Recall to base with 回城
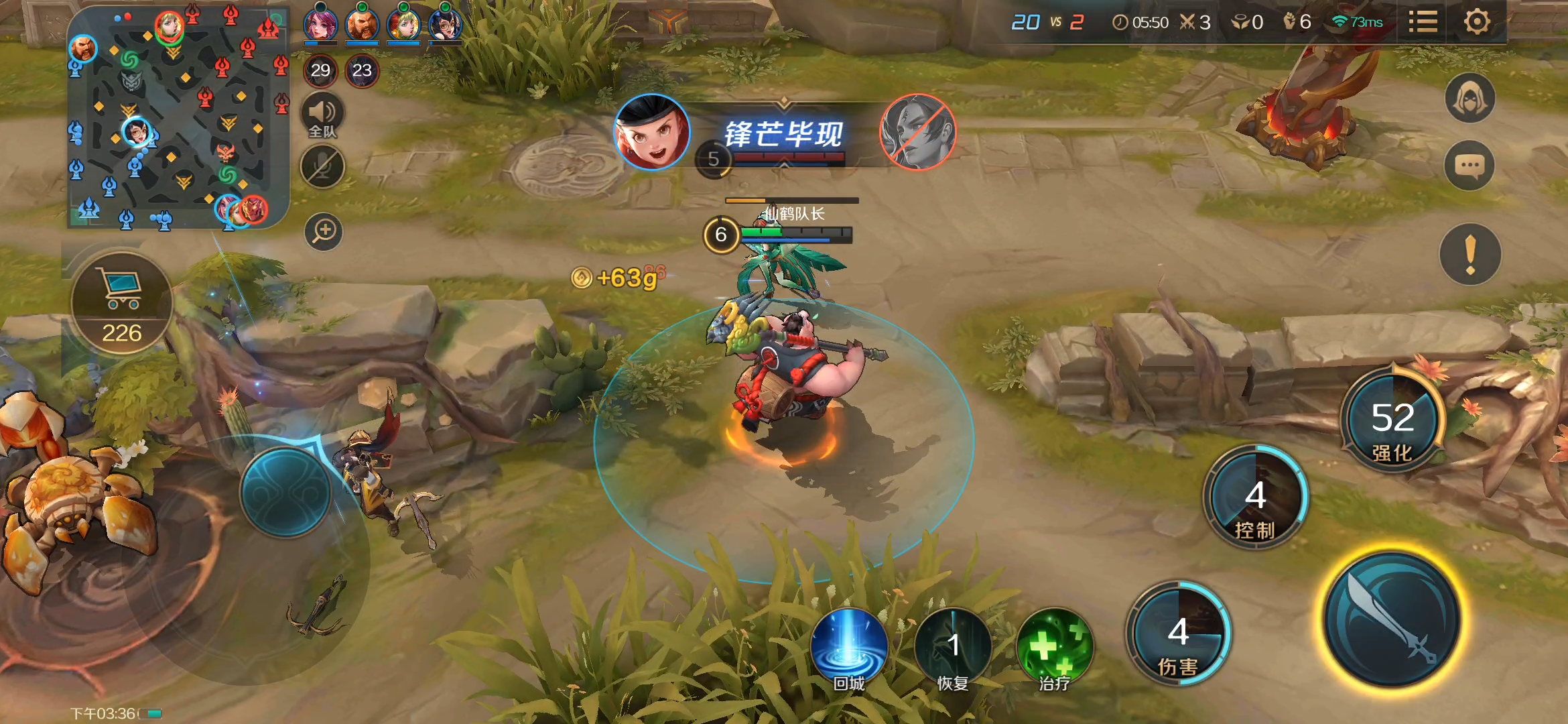Screen dimensions: 1568x724 [x=849, y=647]
